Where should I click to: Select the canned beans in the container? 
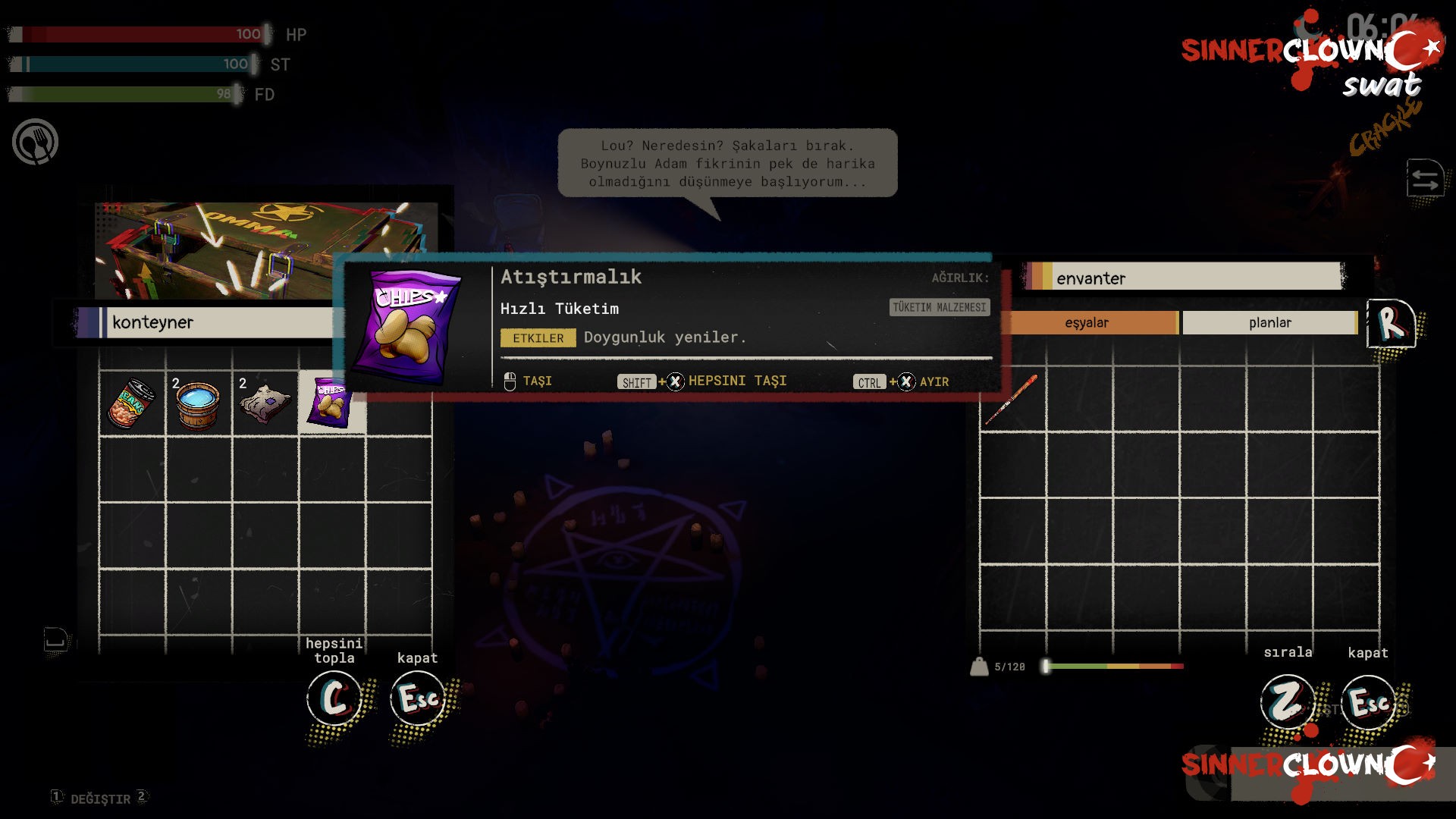point(132,403)
